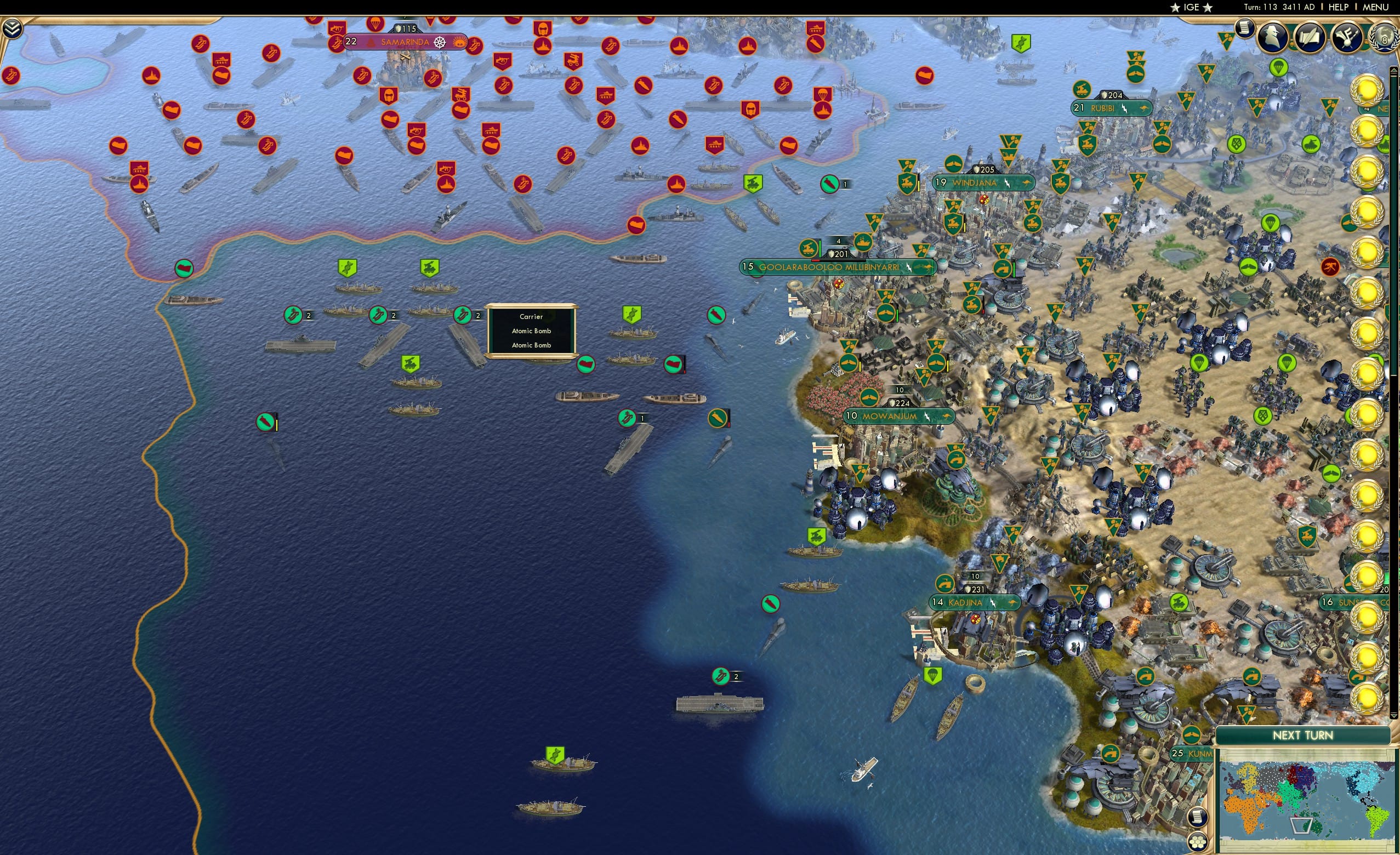This screenshot has height=855, width=1400.
Task: Open HELP from the top bar
Action: 1339,7
